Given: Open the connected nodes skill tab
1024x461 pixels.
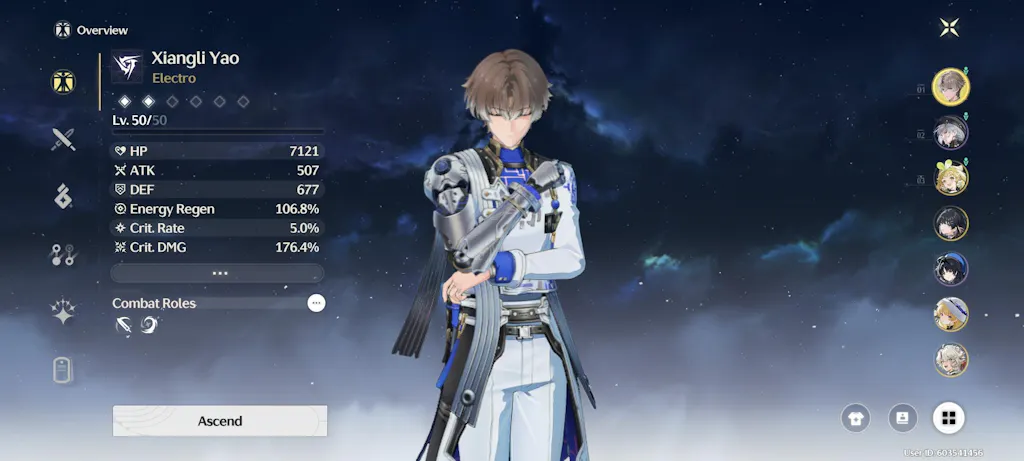Looking at the screenshot, I should pos(63,255).
